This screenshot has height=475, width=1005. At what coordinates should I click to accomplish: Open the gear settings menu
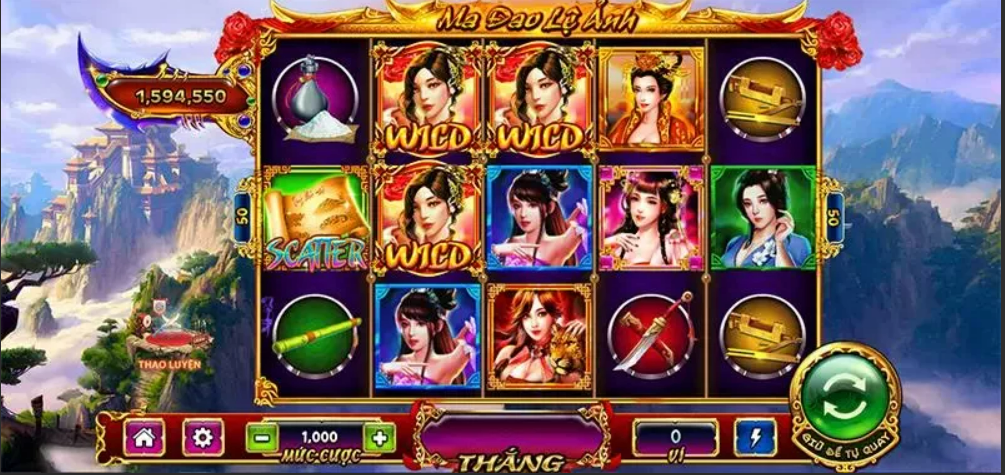tap(203, 437)
